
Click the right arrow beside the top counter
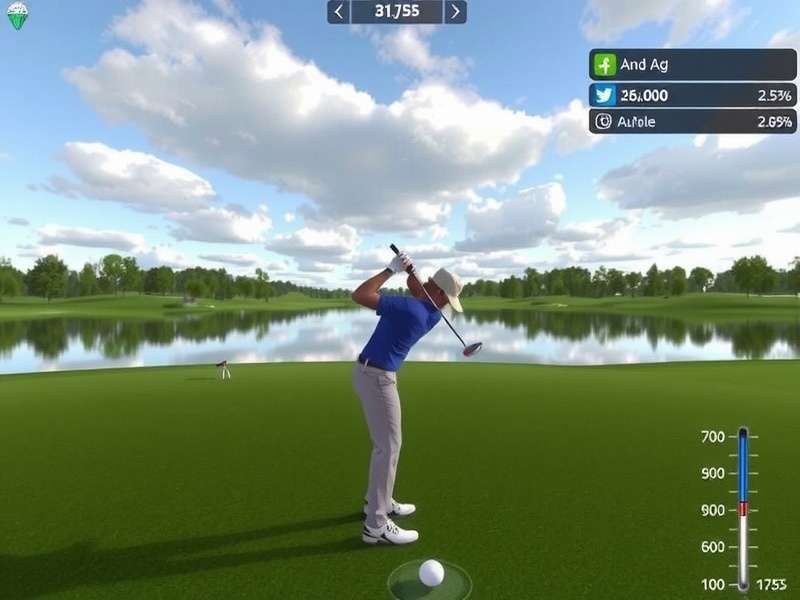coord(455,12)
